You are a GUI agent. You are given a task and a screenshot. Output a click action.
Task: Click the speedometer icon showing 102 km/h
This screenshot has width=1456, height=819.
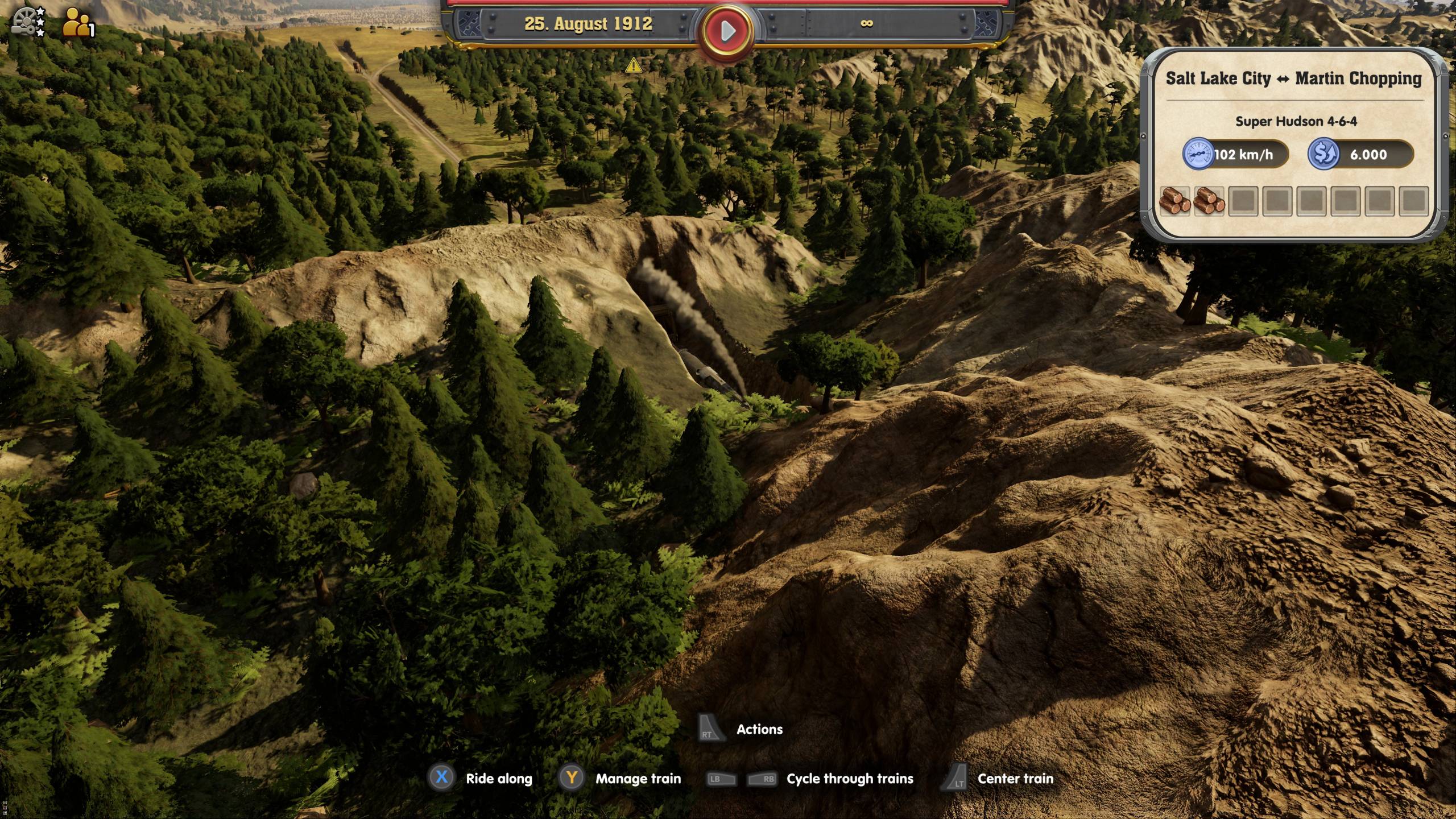click(1198, 154)
